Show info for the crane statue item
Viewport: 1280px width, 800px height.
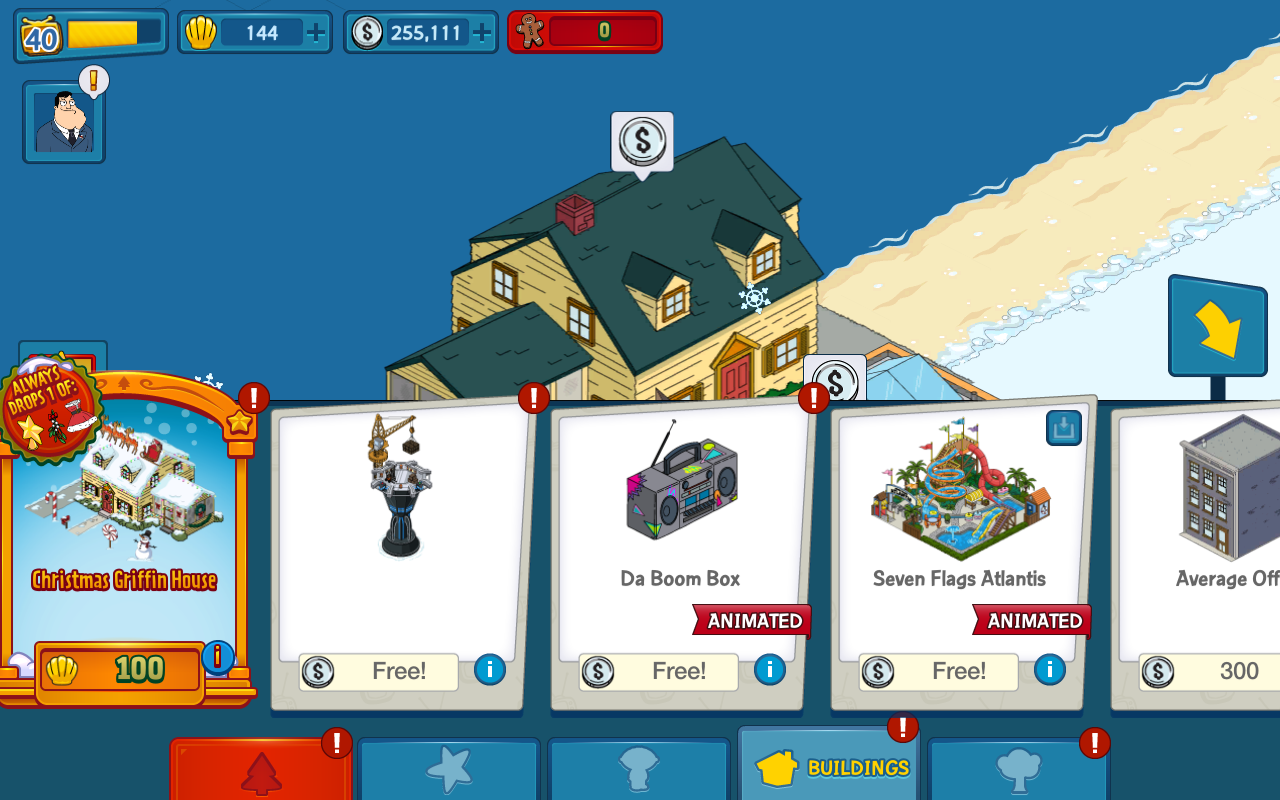[x=489, y=669]
